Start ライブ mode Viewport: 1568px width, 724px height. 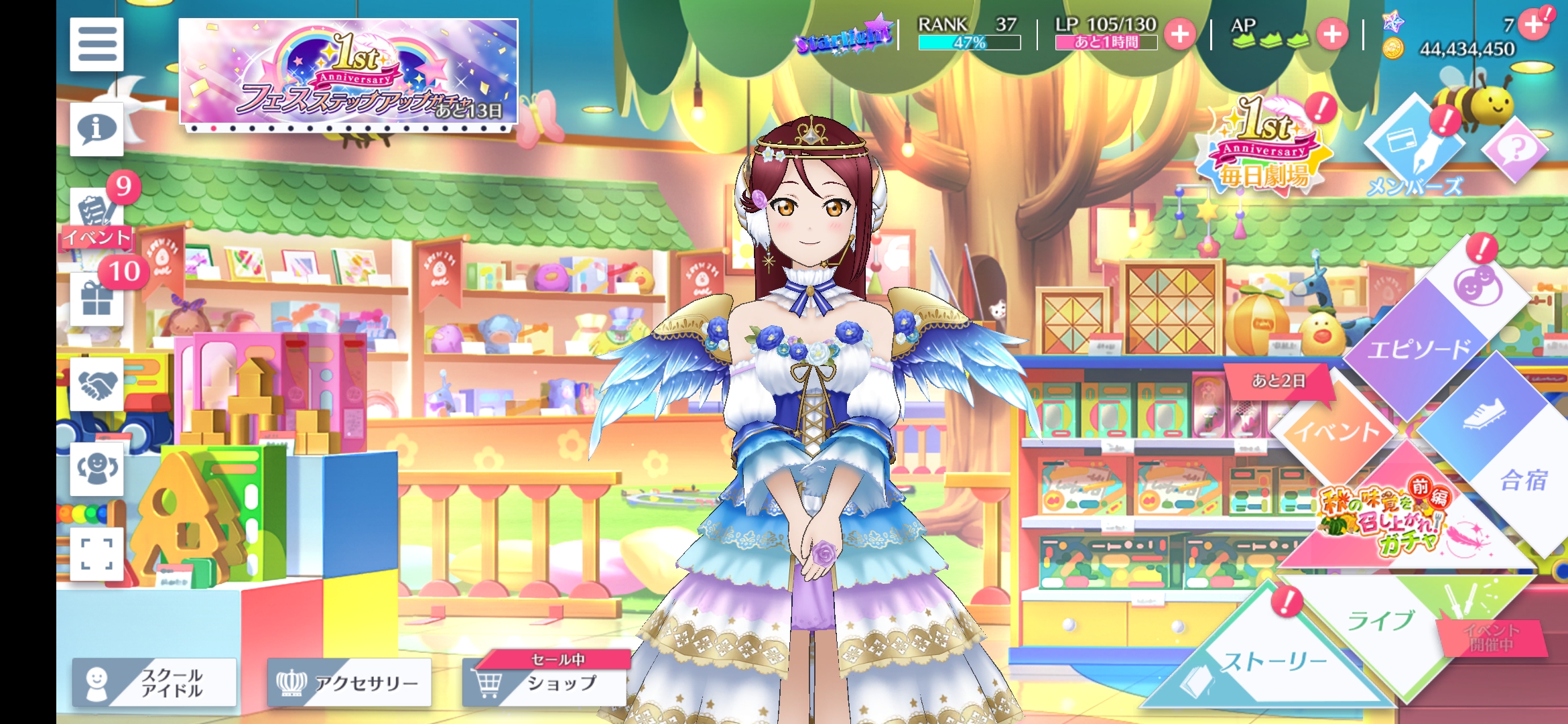[1380, 620]
